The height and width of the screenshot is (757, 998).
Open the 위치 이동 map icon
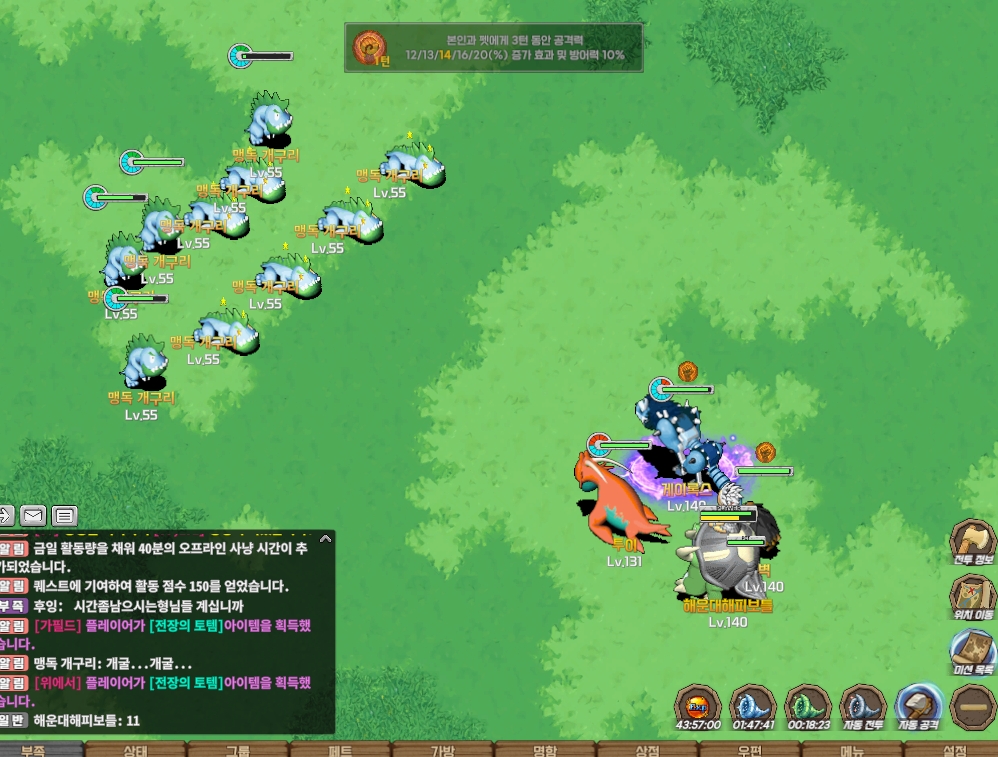[972, 596]
